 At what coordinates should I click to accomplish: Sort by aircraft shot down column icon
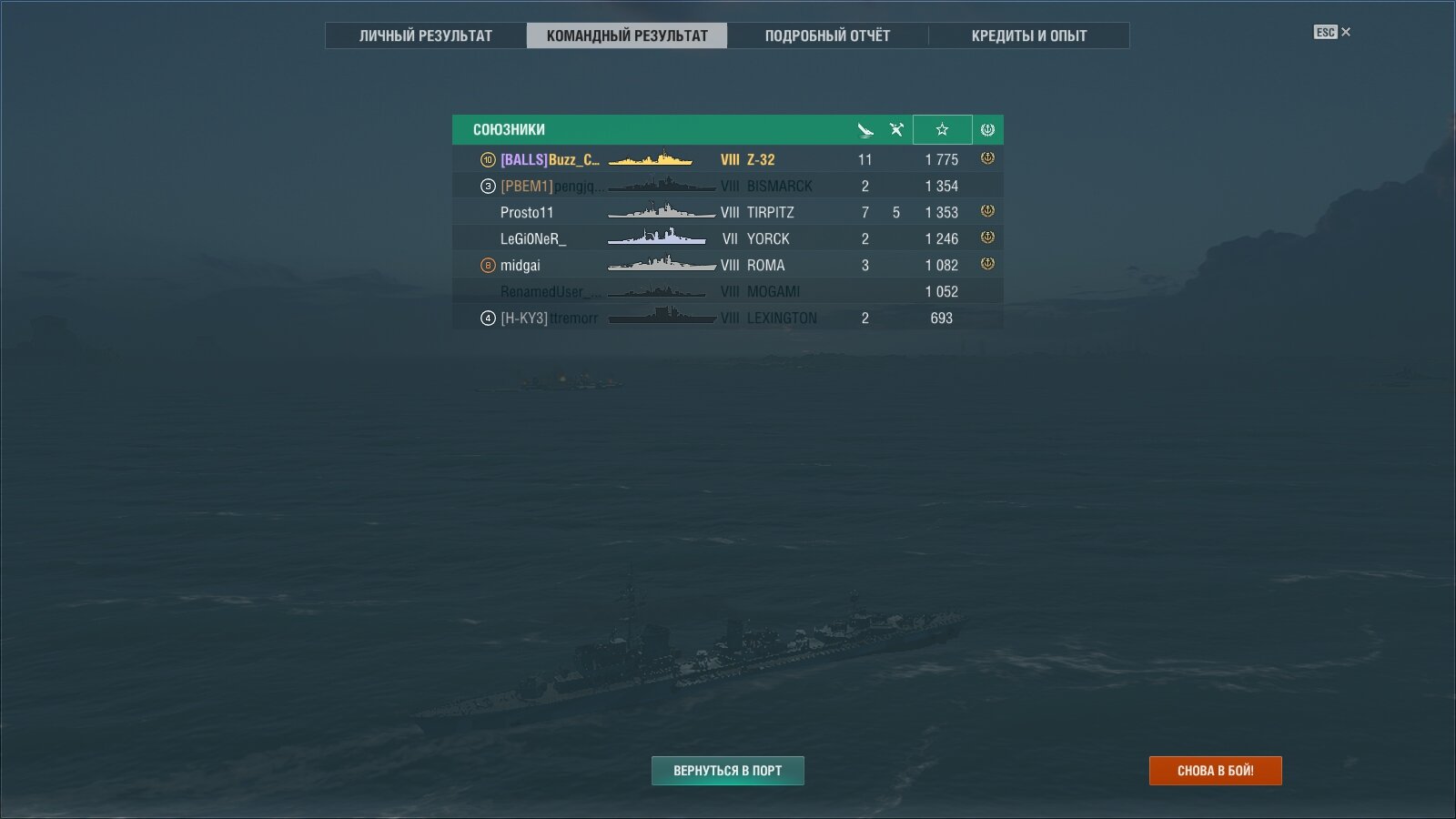pos(896,129)
